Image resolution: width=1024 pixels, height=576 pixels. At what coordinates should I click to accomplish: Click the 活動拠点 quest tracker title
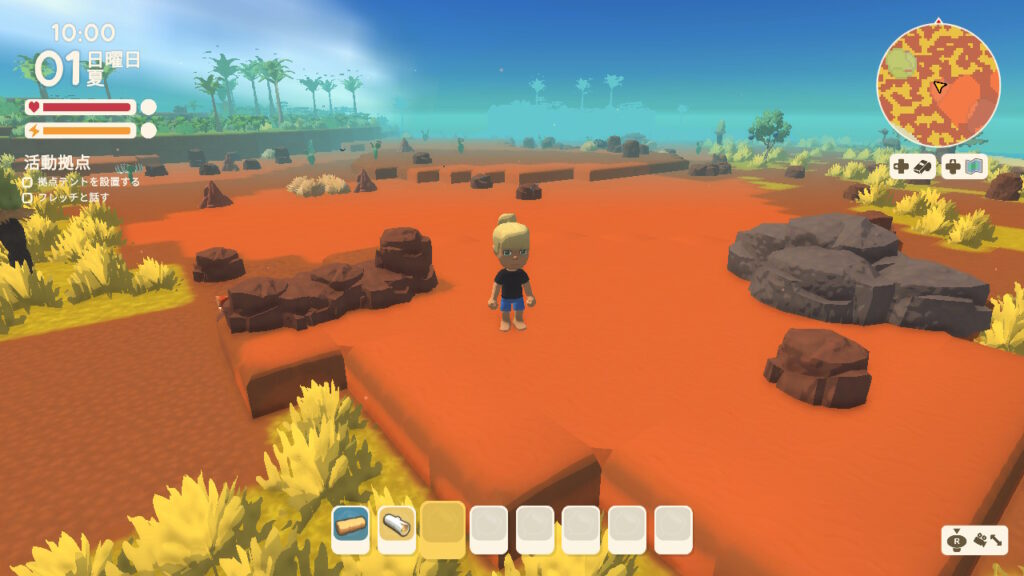58,162
